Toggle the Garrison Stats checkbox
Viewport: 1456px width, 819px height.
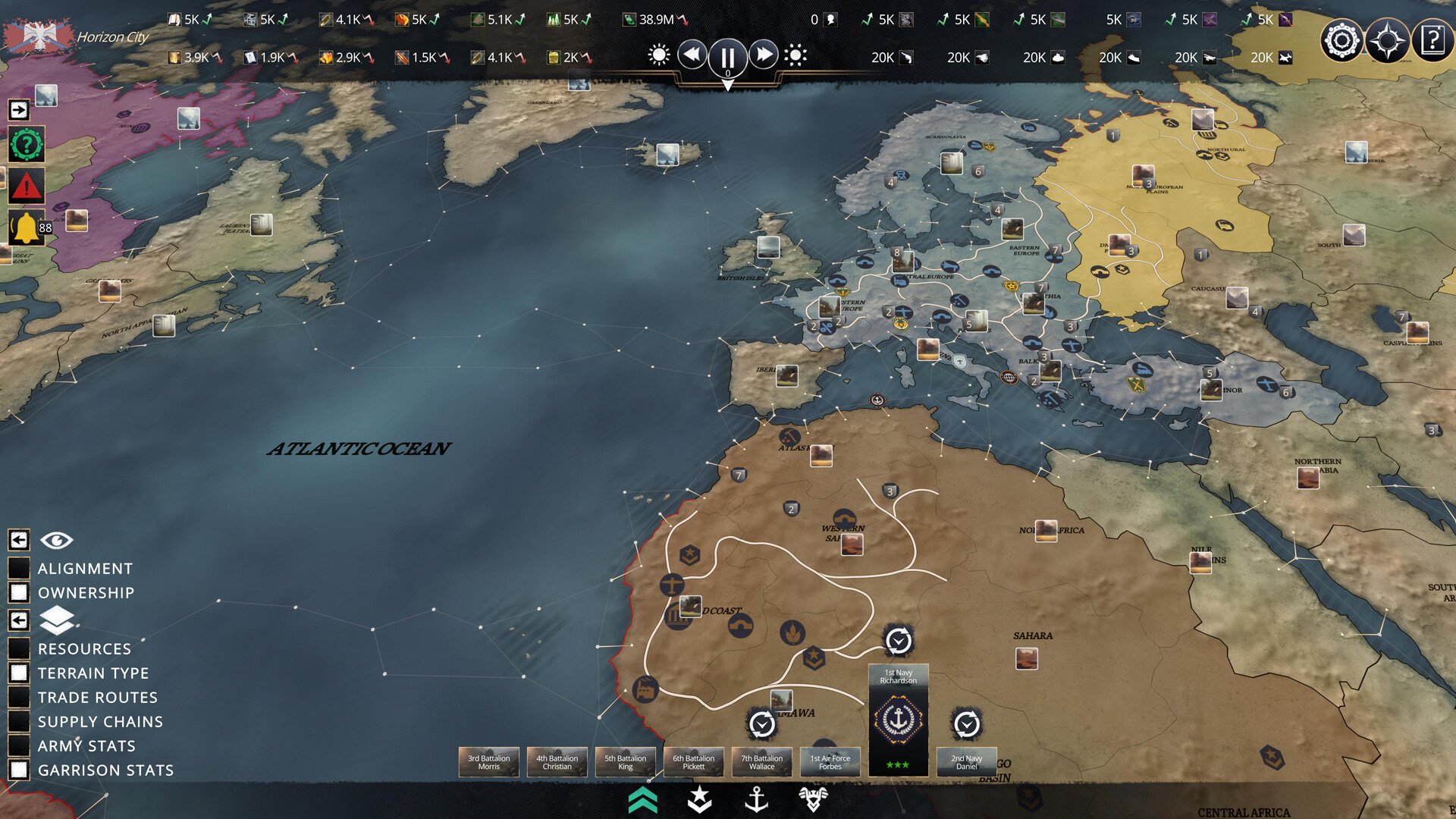point(19,770)
